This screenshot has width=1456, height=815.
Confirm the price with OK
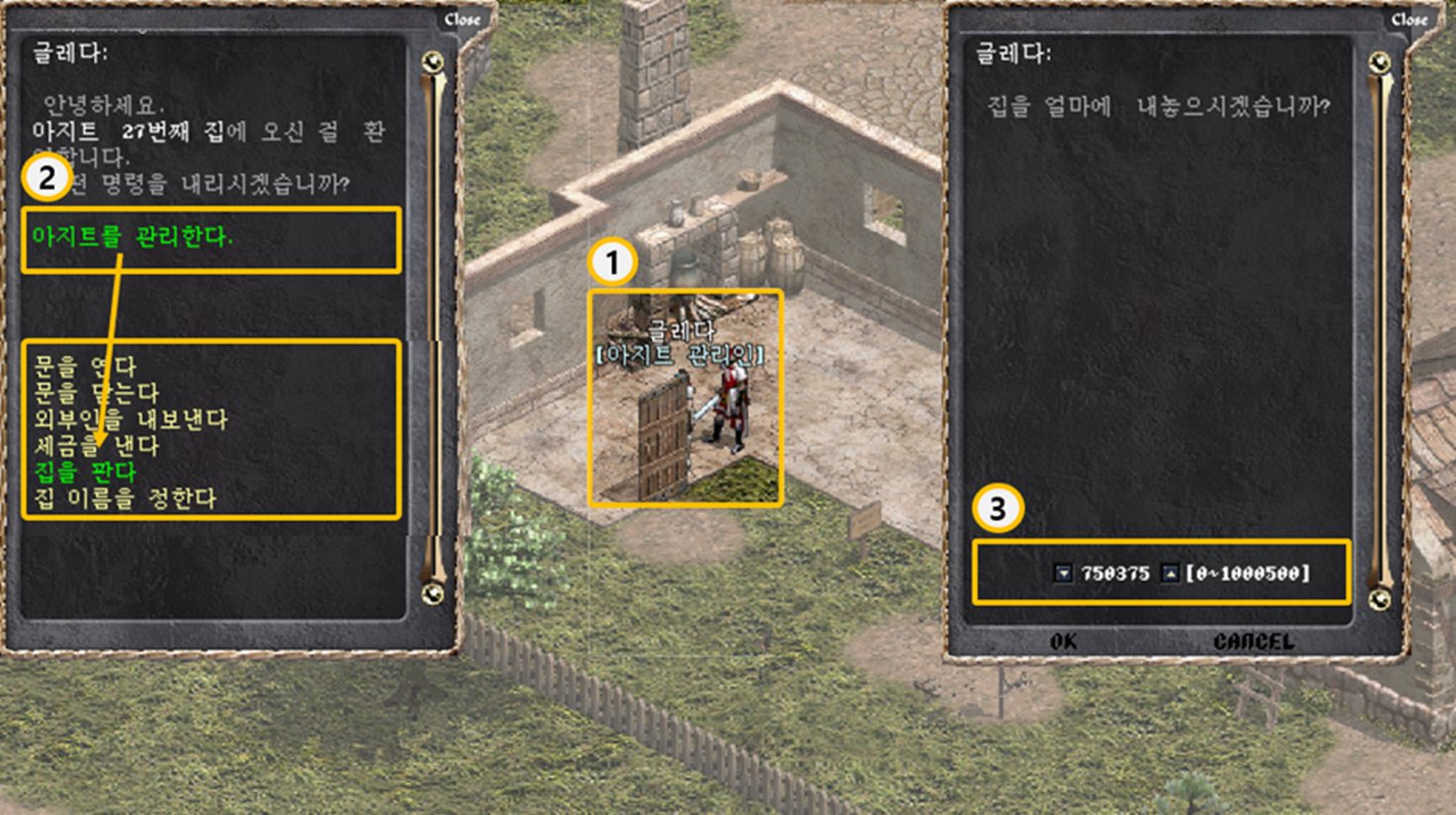pos(1064,641)
